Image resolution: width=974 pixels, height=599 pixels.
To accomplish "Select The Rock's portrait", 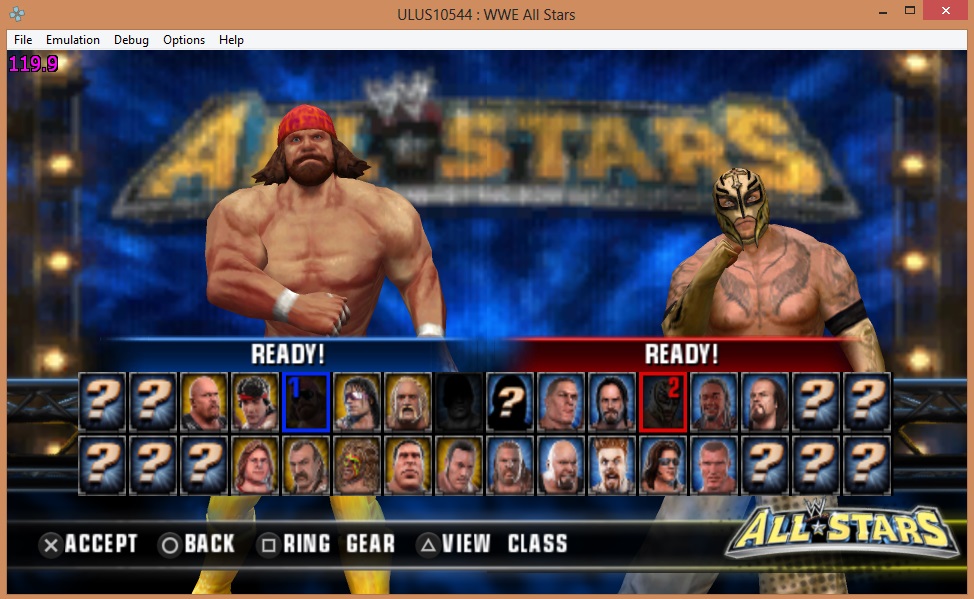I will pos(460,465).
